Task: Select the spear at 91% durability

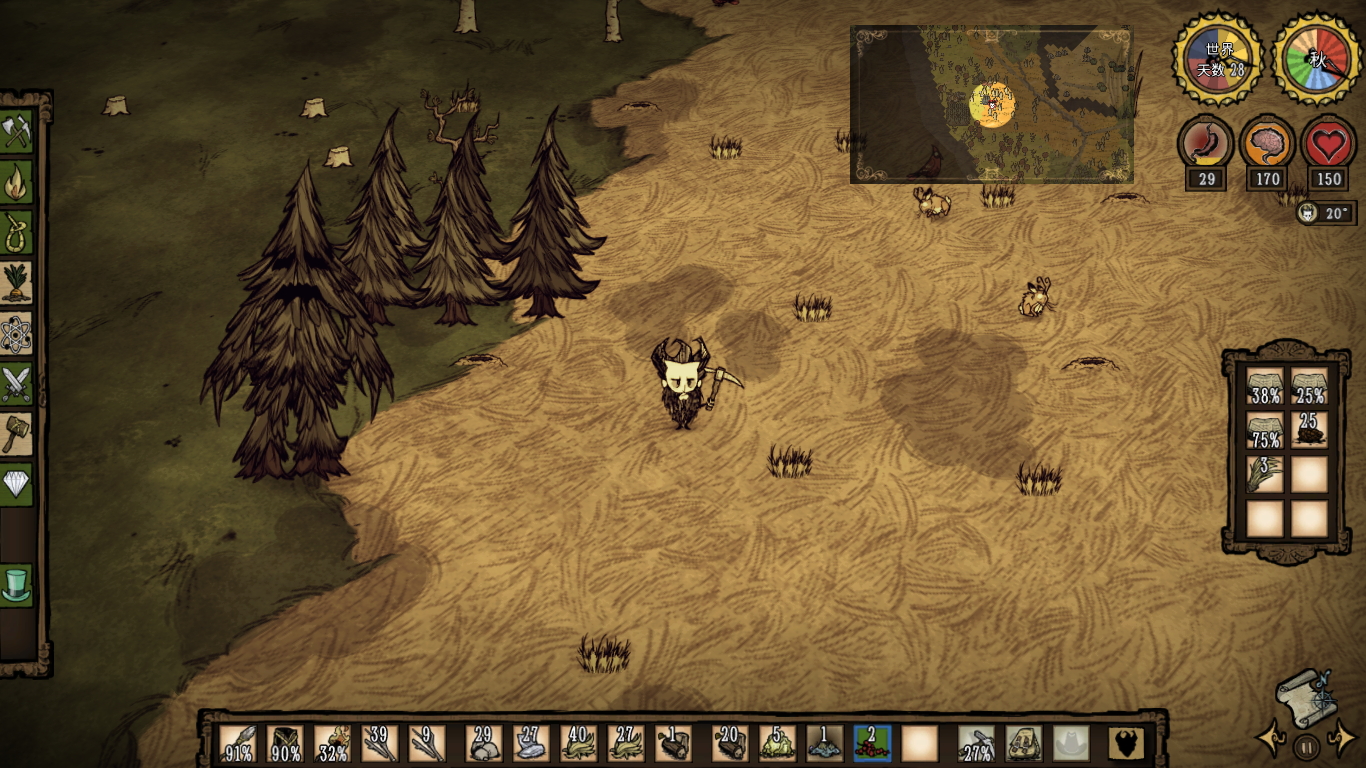Action: click(x=237, y=744)
